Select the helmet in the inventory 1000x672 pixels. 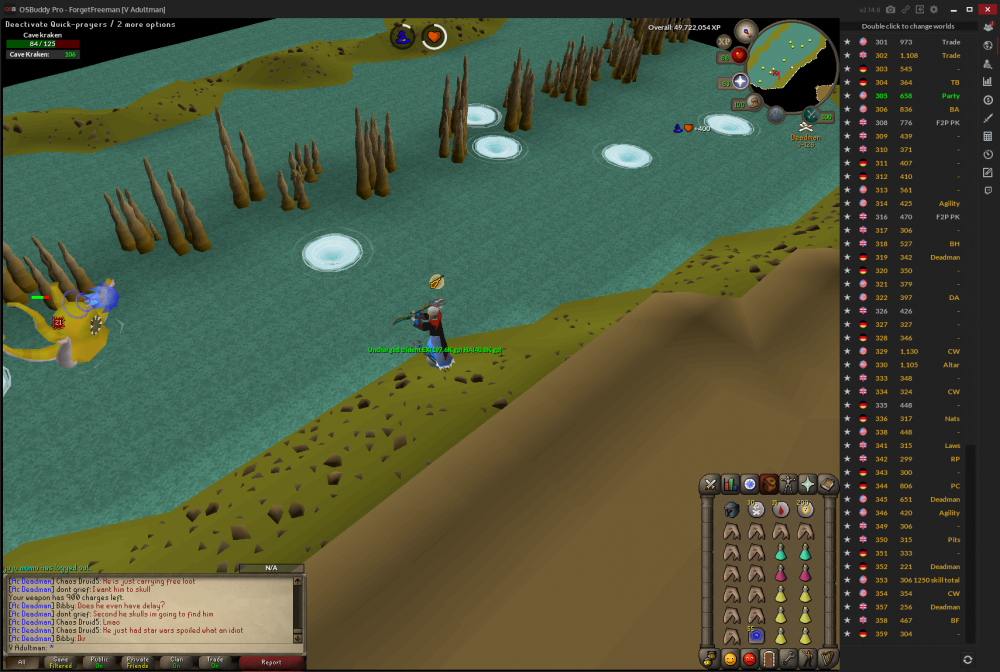point(732,510)
